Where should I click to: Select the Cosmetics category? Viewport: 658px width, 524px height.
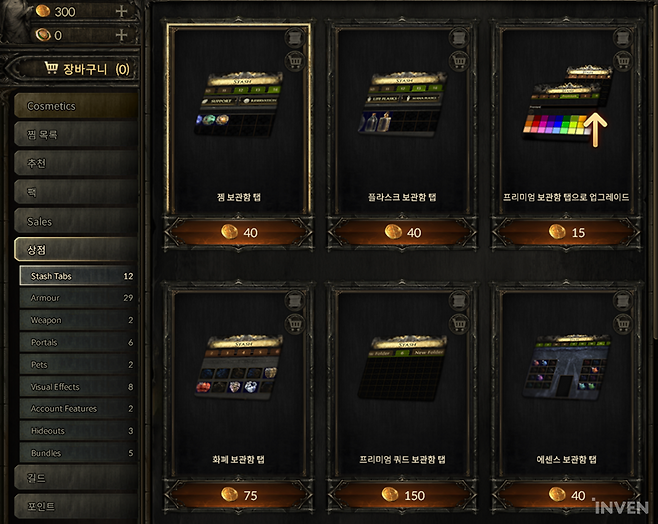click(x=76, y=106)
